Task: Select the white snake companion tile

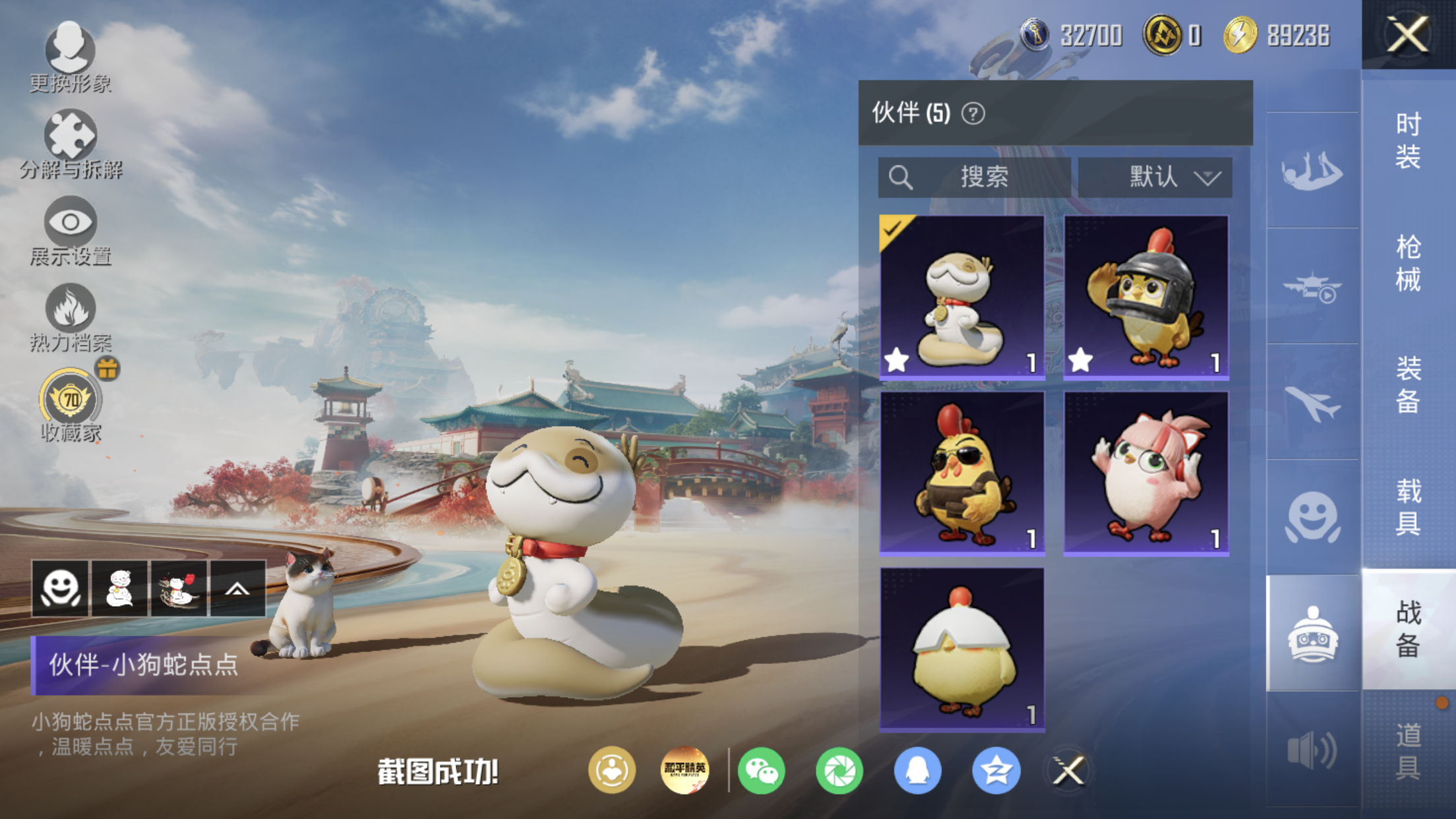Action: pyautogui.click(x=961, y=297)
